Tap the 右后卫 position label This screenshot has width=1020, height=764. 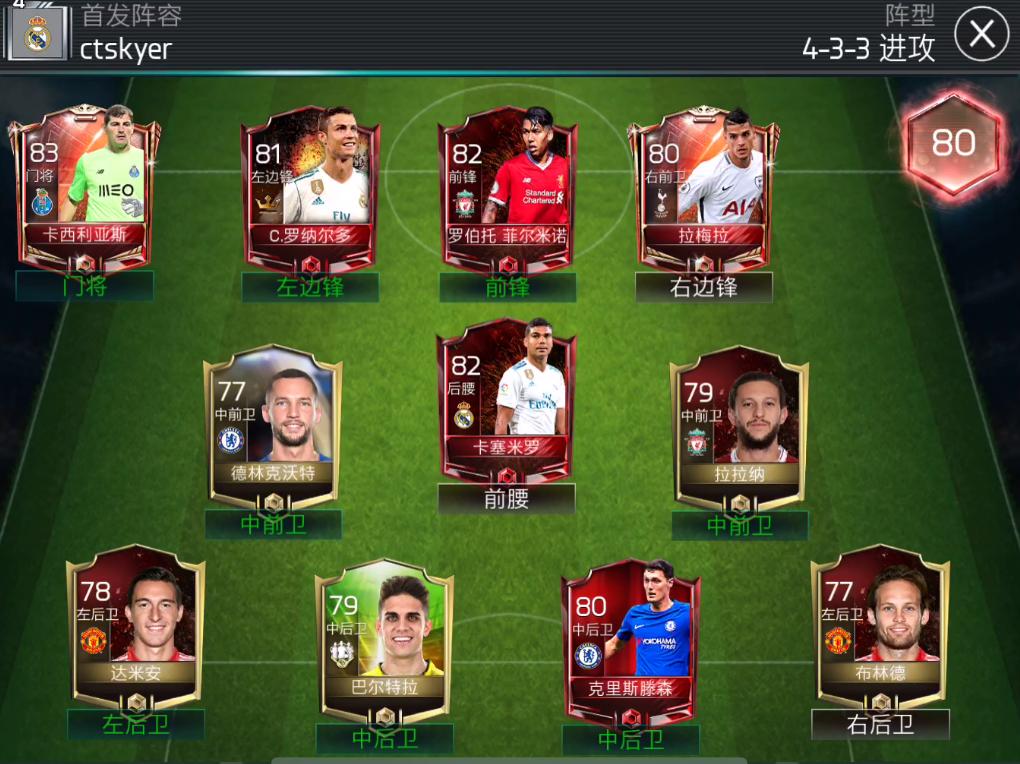[x=880, y=725]
